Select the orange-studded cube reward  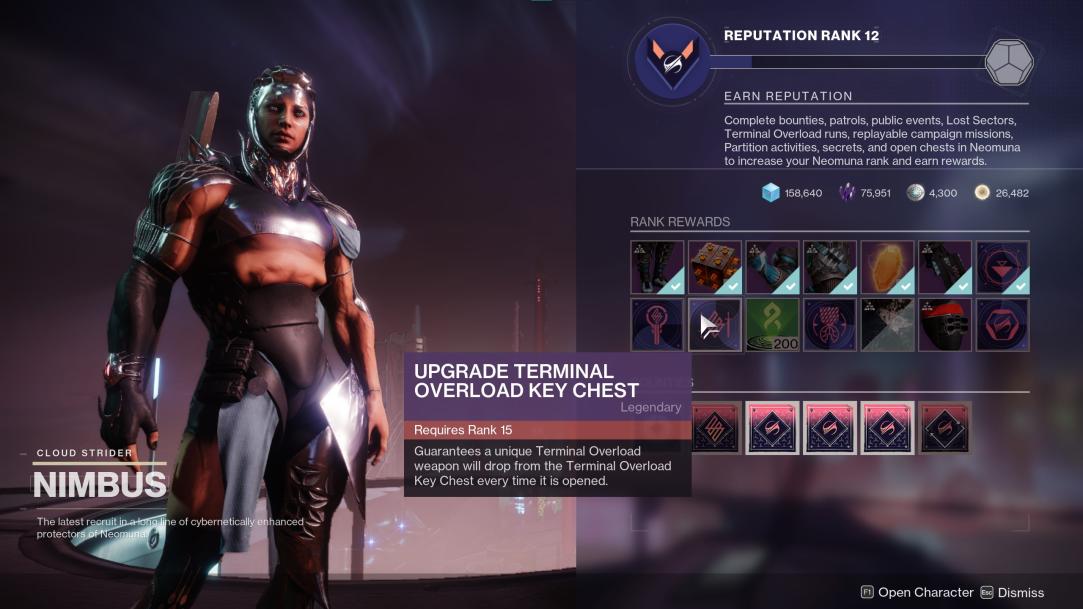(715, 267)
